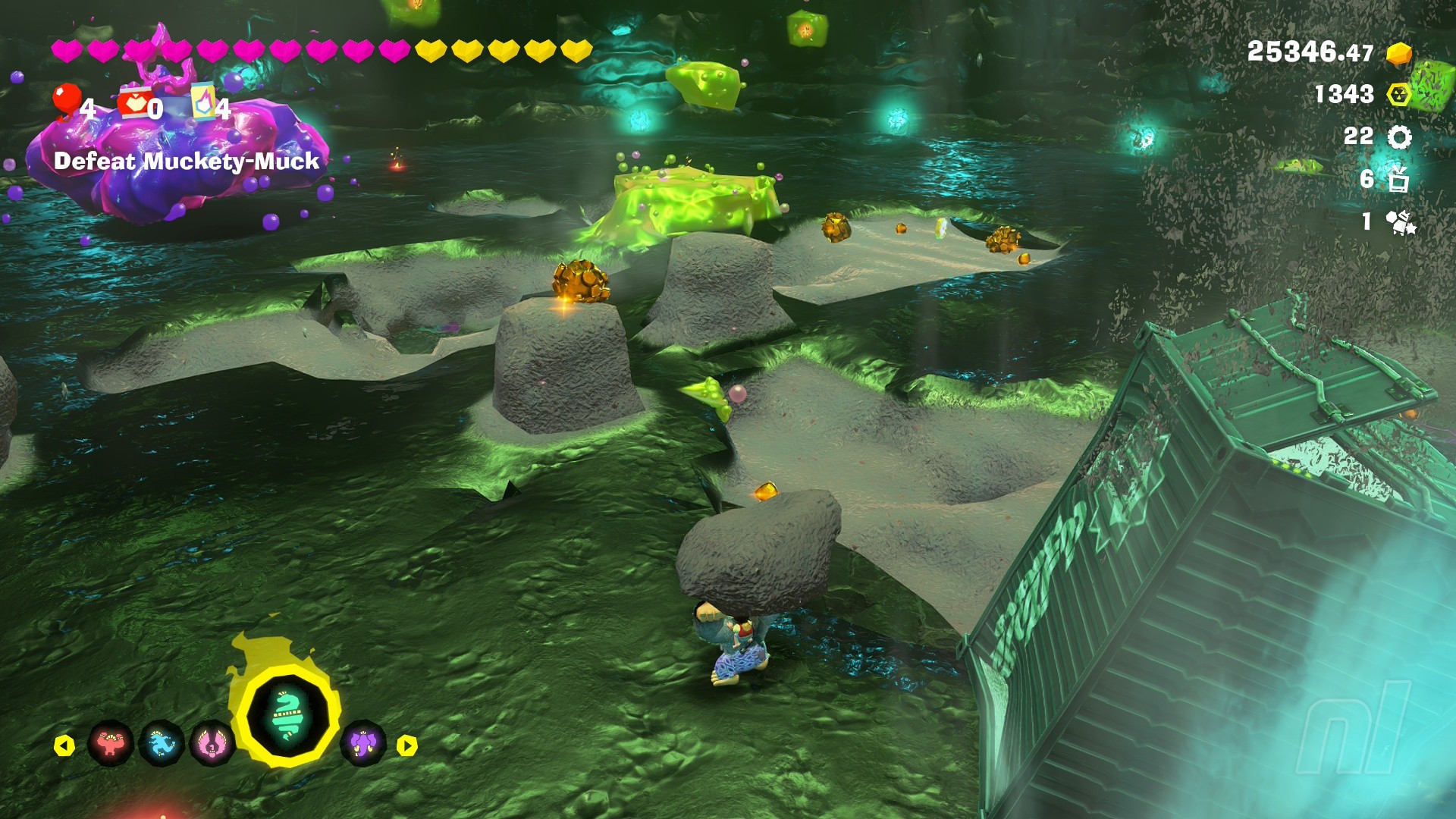This screenshot has height=819, width=1456.
Task: Switch to the pink Ostrich Bananza icon
Action: click(x=212, y=744)
